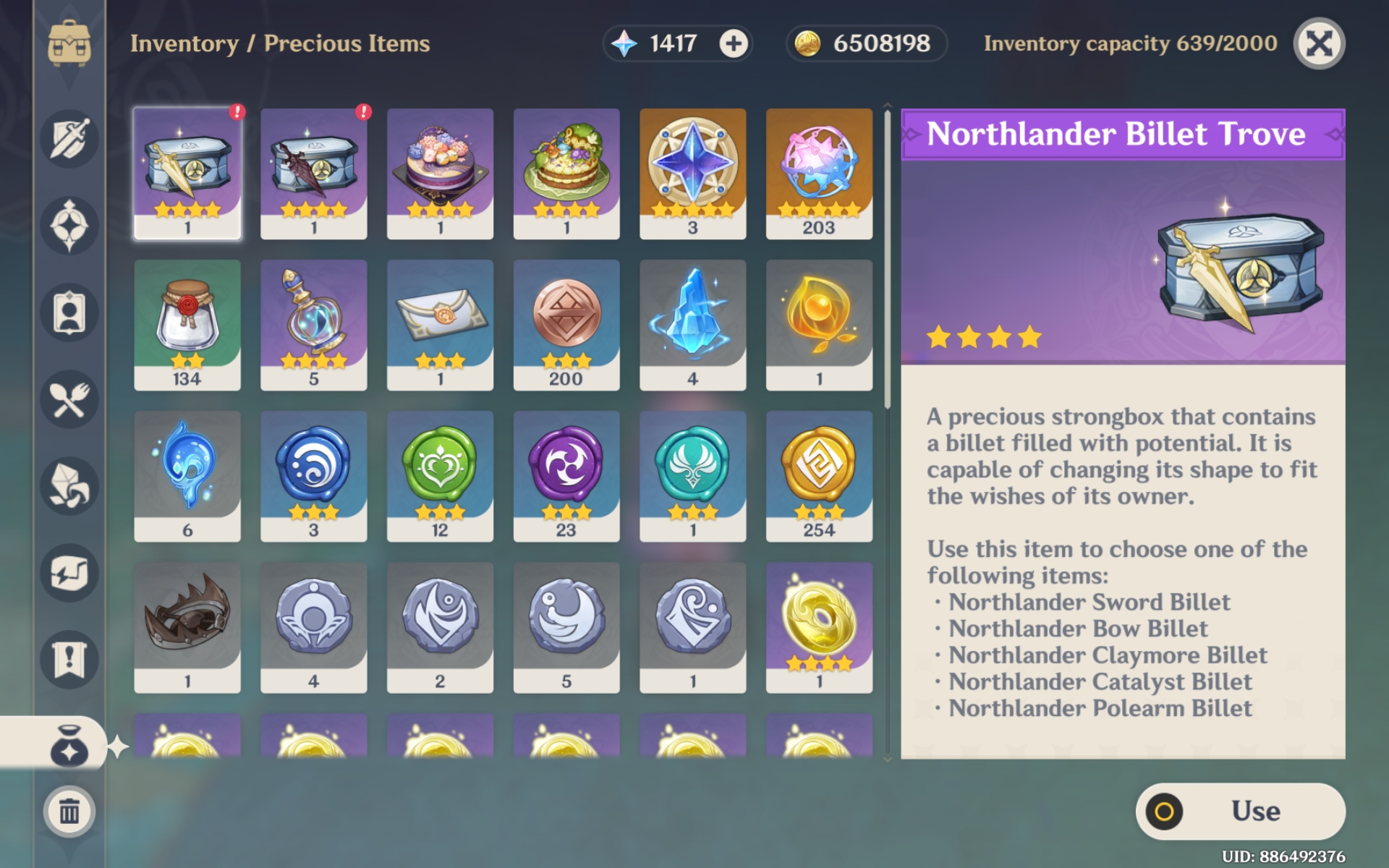Image resolution: width=1389 pixels, height=868 pixels.
Task: Select the blue crystal chunk item
Action: click(x=693, y=324)
